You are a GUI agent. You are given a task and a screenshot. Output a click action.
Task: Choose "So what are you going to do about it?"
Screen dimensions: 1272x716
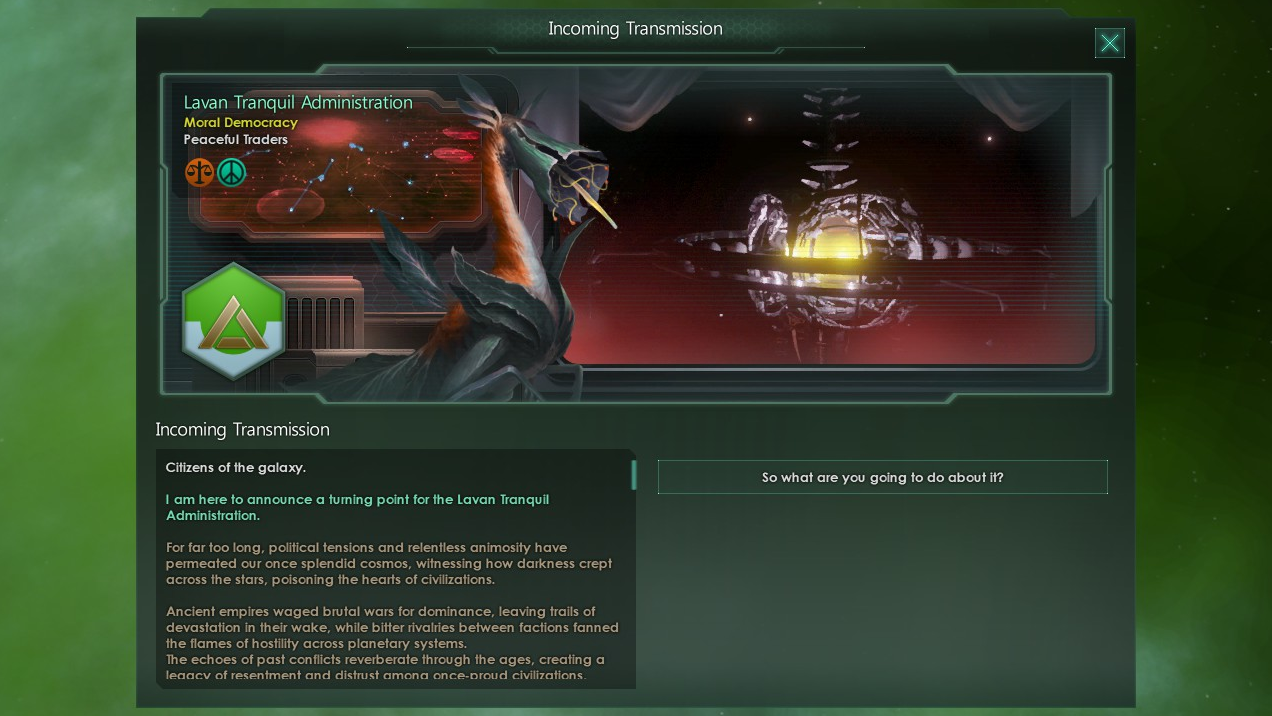click(x=882, y=477)
